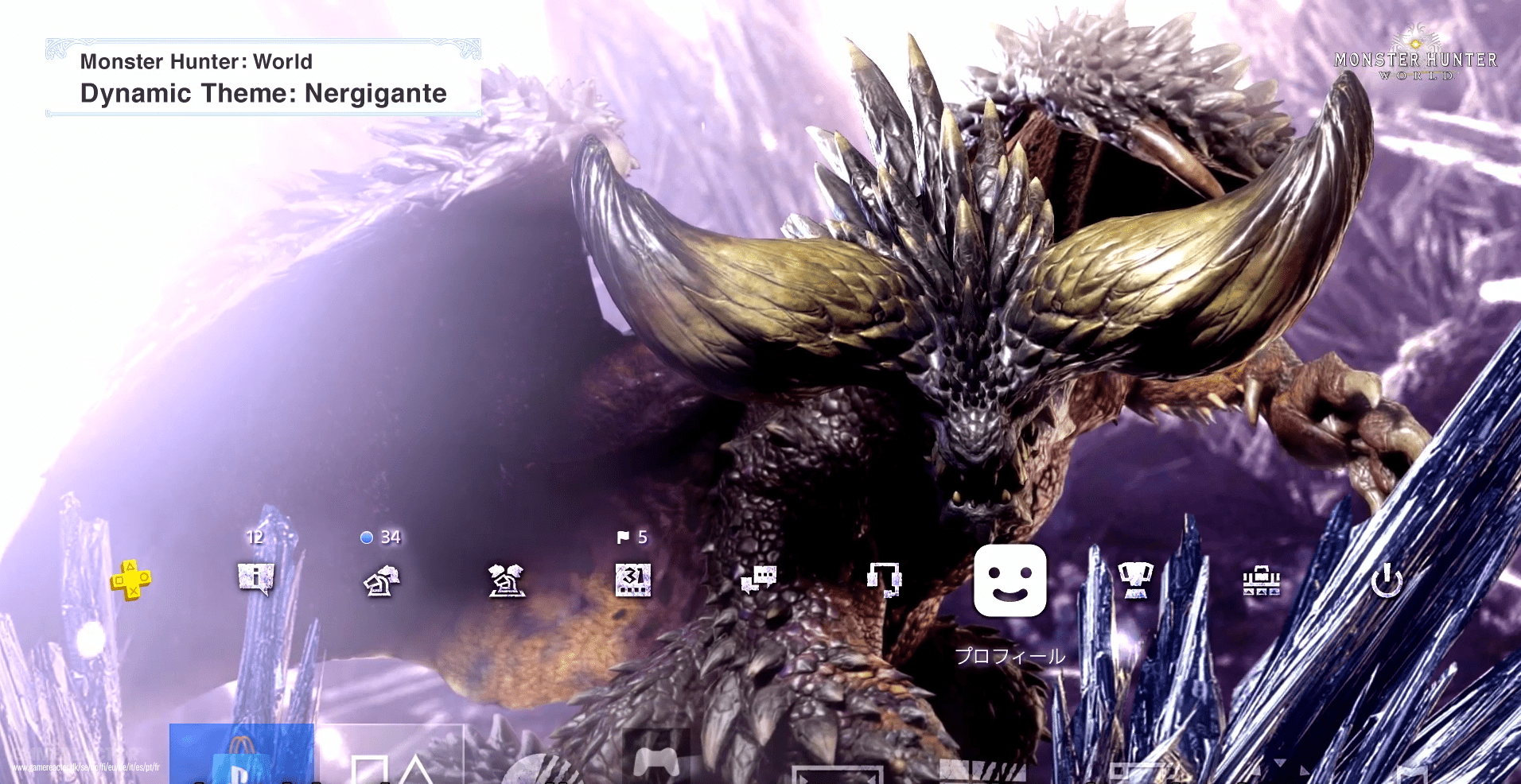The width and height of the screenshot is (1521, 784).
Task: Open Settings with the toolbox icon
Action: pos(1261,580)
